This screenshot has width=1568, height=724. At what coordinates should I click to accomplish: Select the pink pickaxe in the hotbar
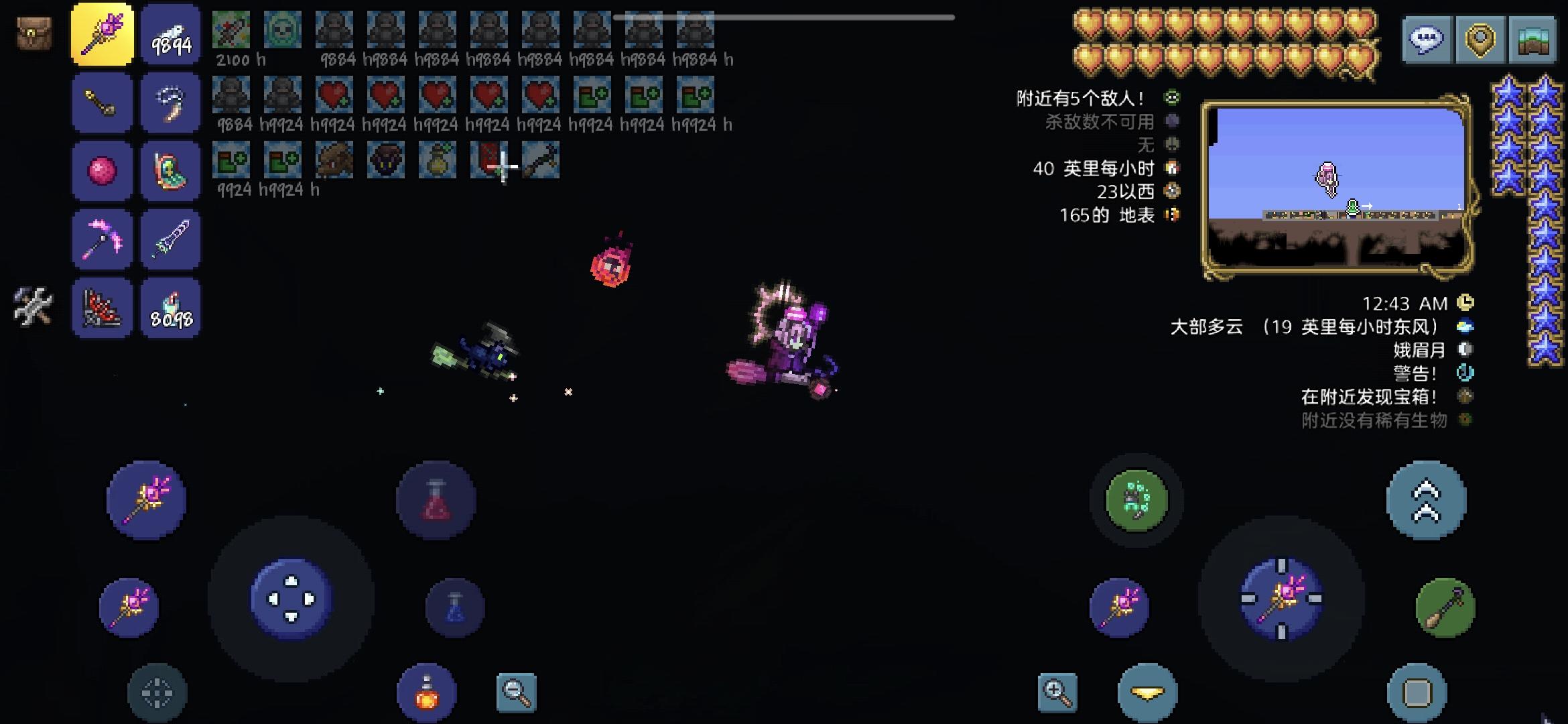pos(102,238)
